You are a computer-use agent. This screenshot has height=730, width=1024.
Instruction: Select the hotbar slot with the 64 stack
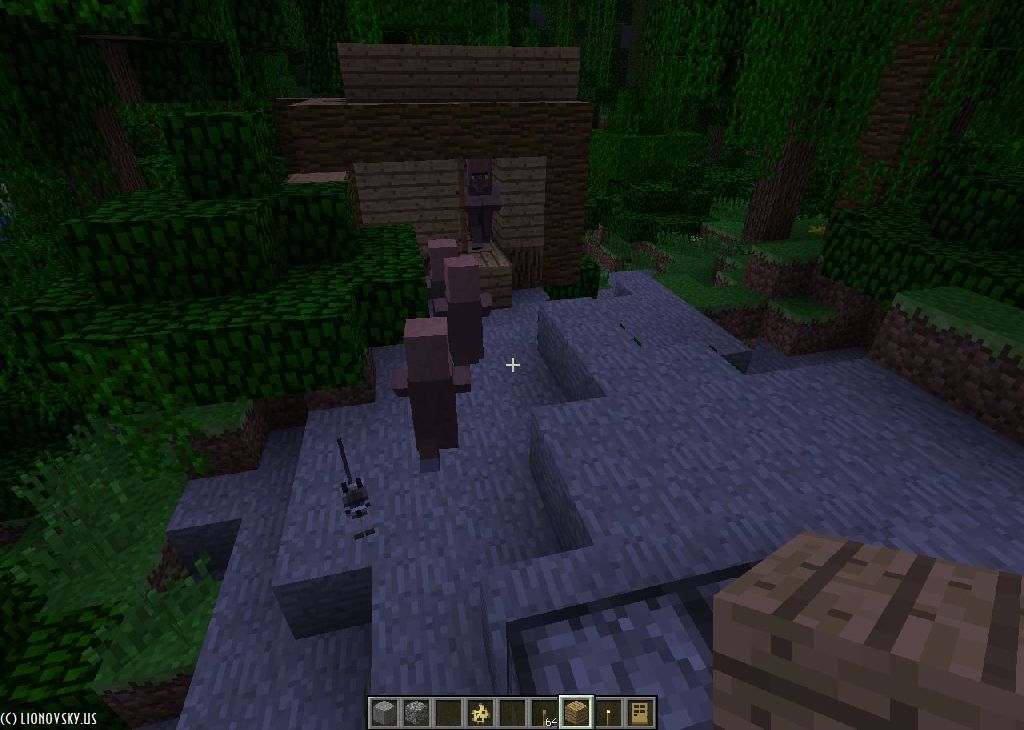coord(544,713)
